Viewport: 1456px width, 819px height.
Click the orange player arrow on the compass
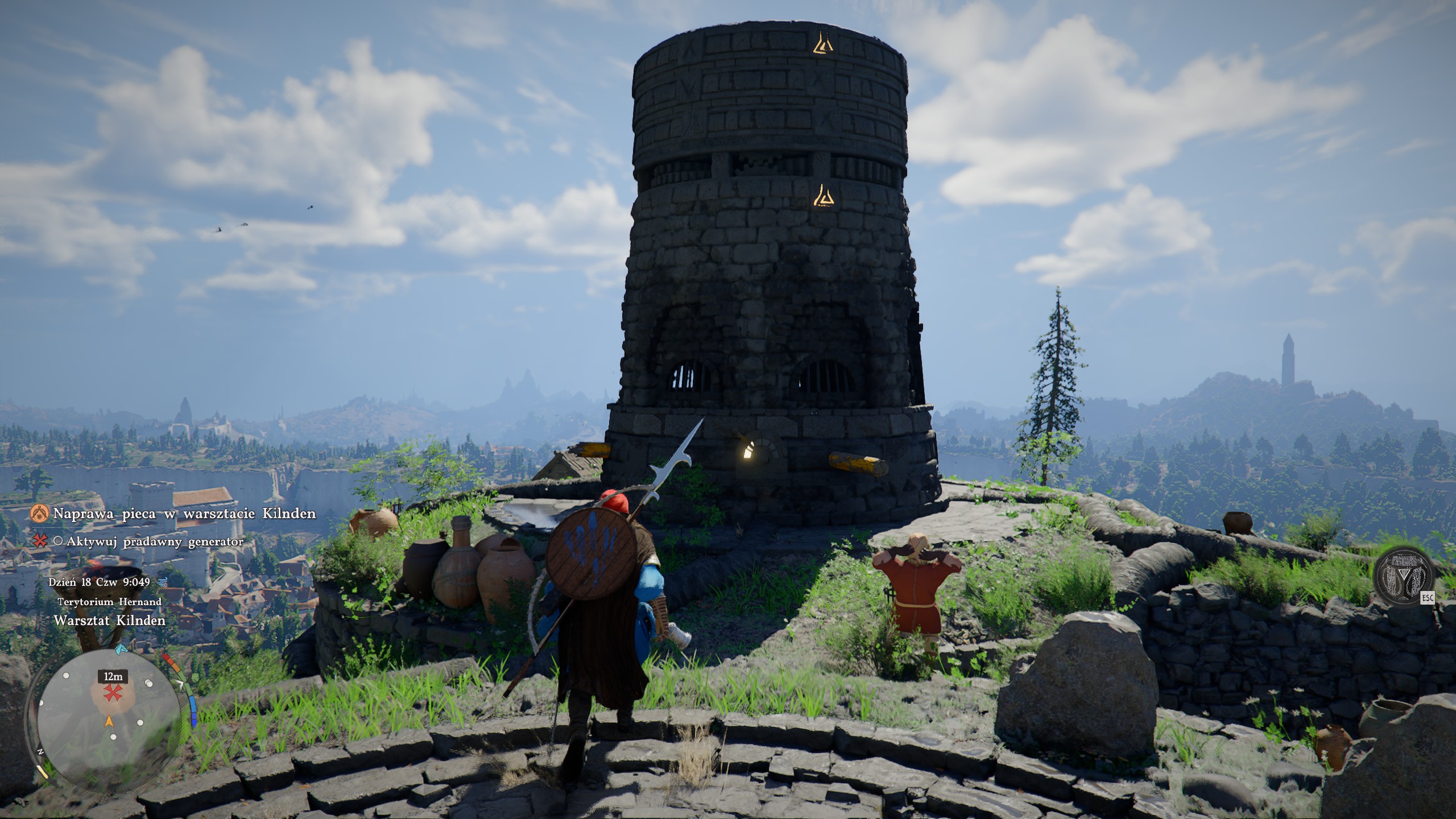point(109,722)
